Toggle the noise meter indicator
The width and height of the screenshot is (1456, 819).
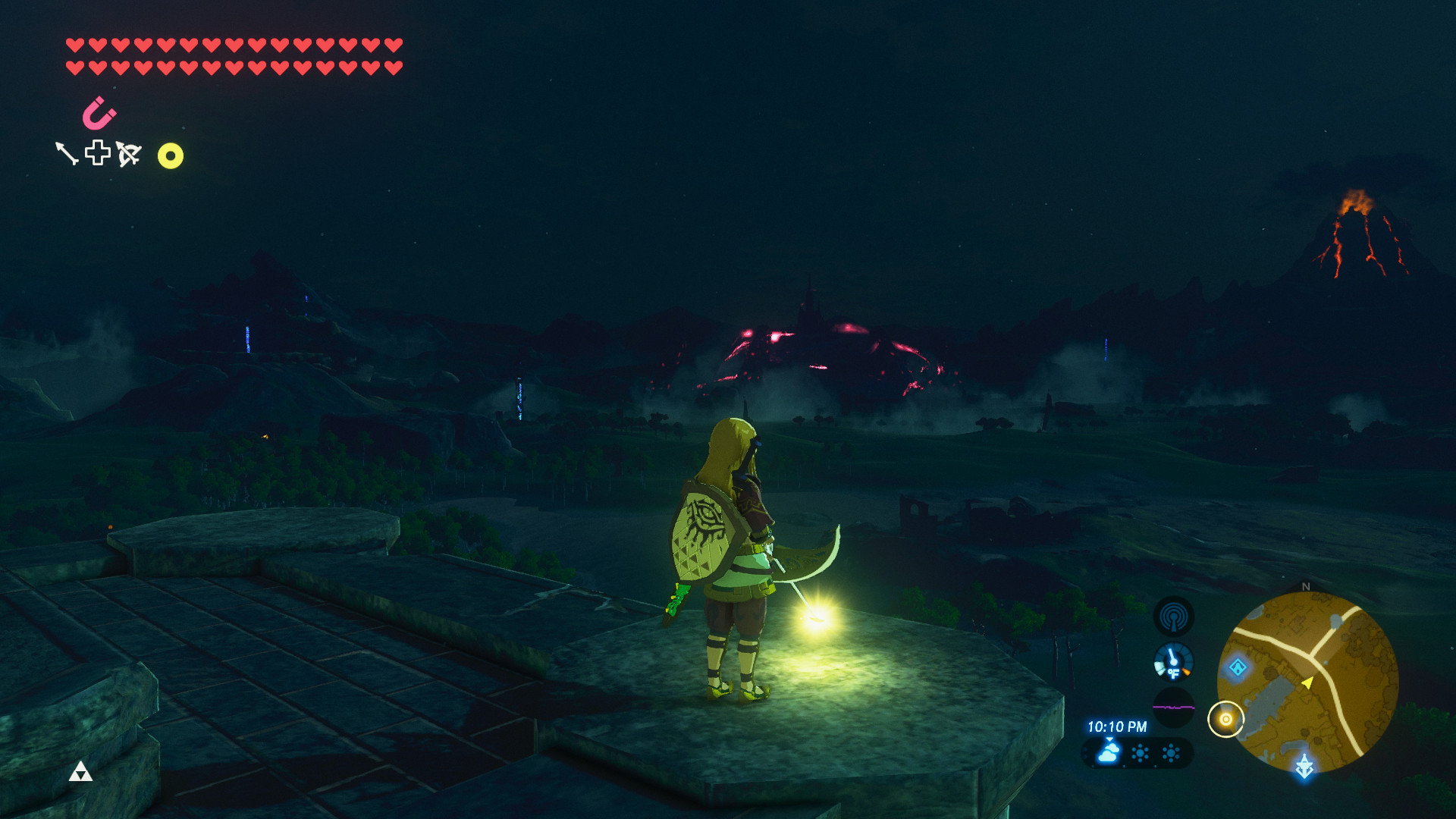(x=1173, y=708)
